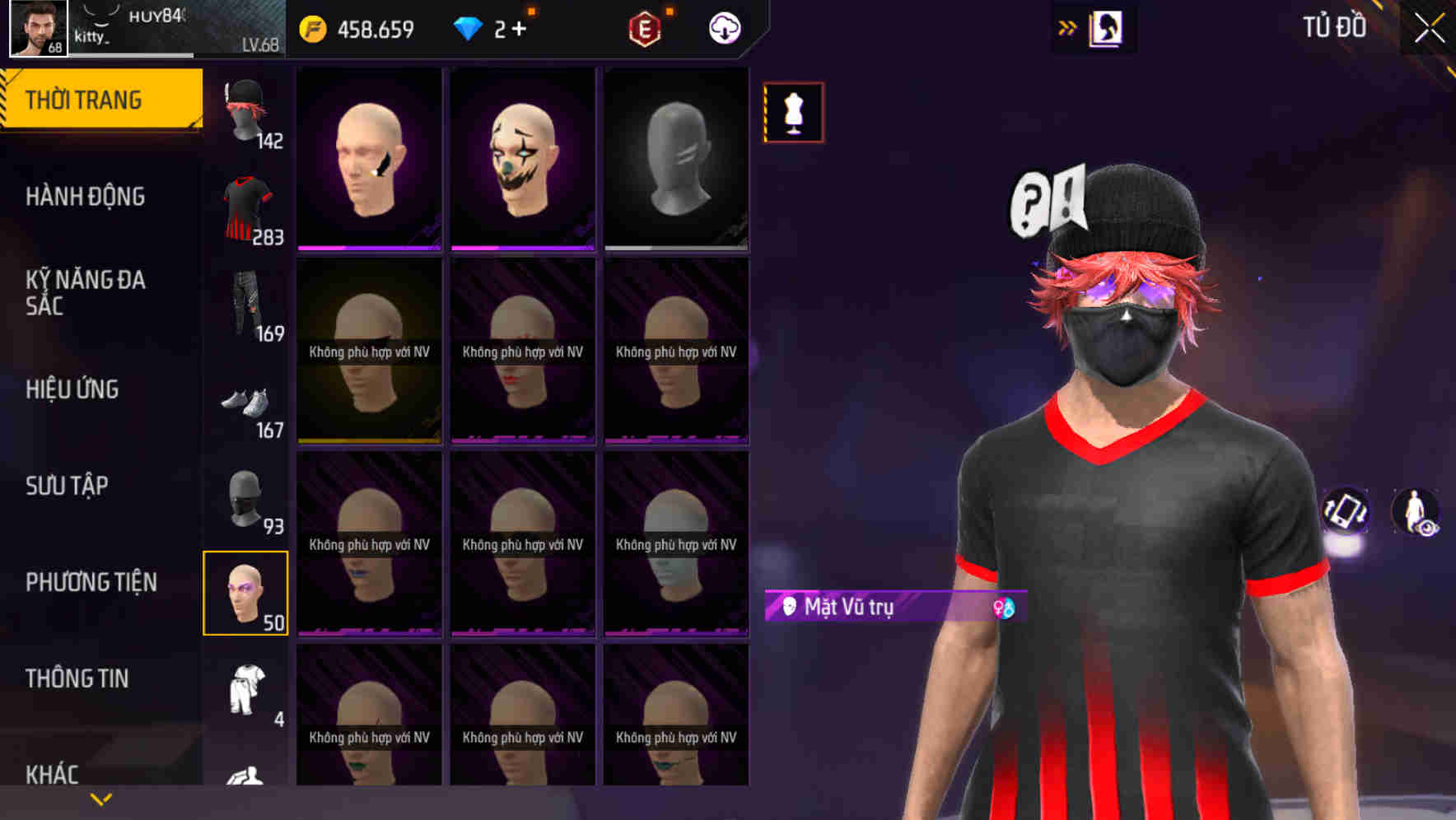Select the mannequin icon above the character preview
1456x820 pixels.
pyautogui.click(x=793, y=111)
